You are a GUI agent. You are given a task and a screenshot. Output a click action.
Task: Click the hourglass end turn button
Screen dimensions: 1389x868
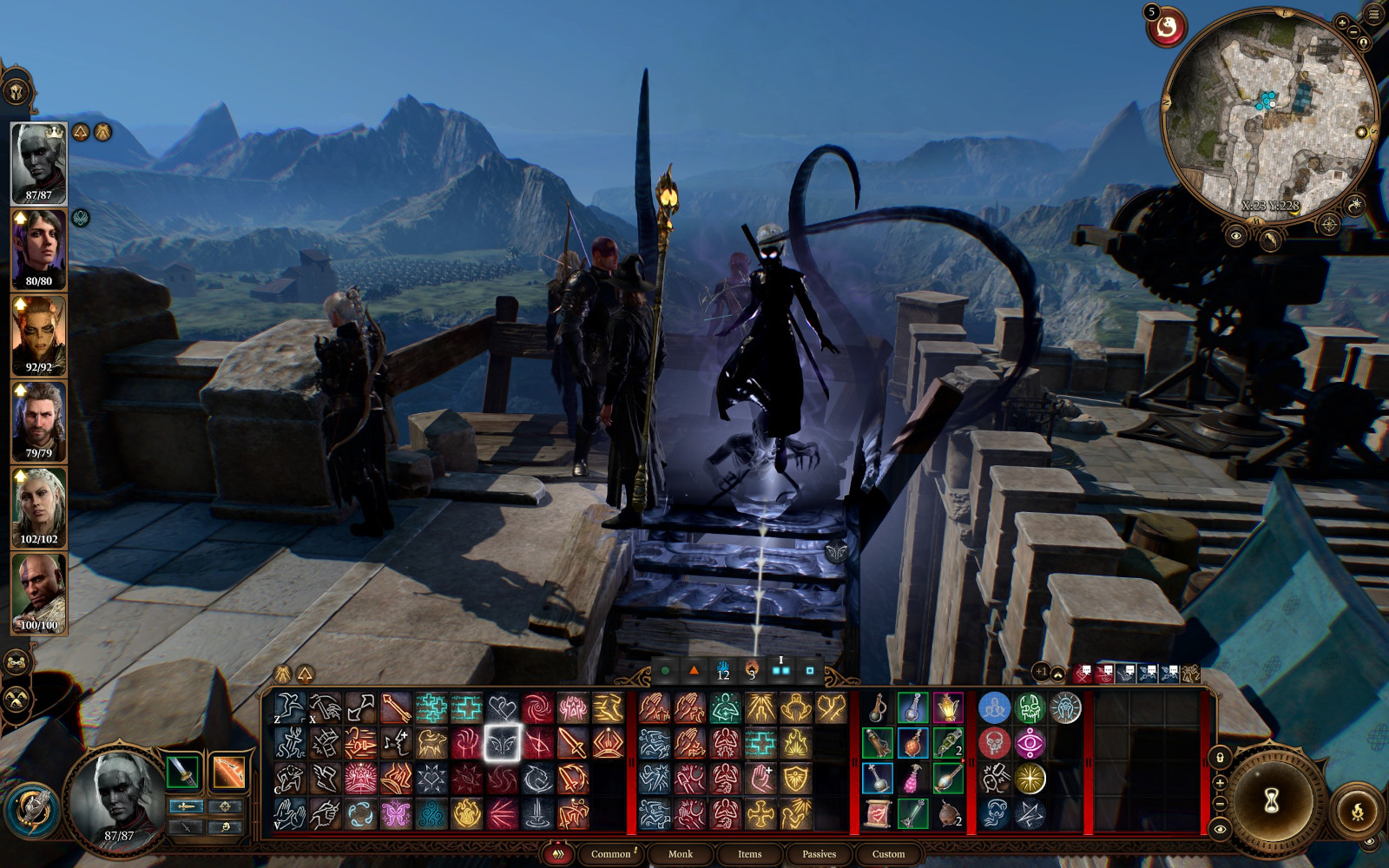(1272, 801)
